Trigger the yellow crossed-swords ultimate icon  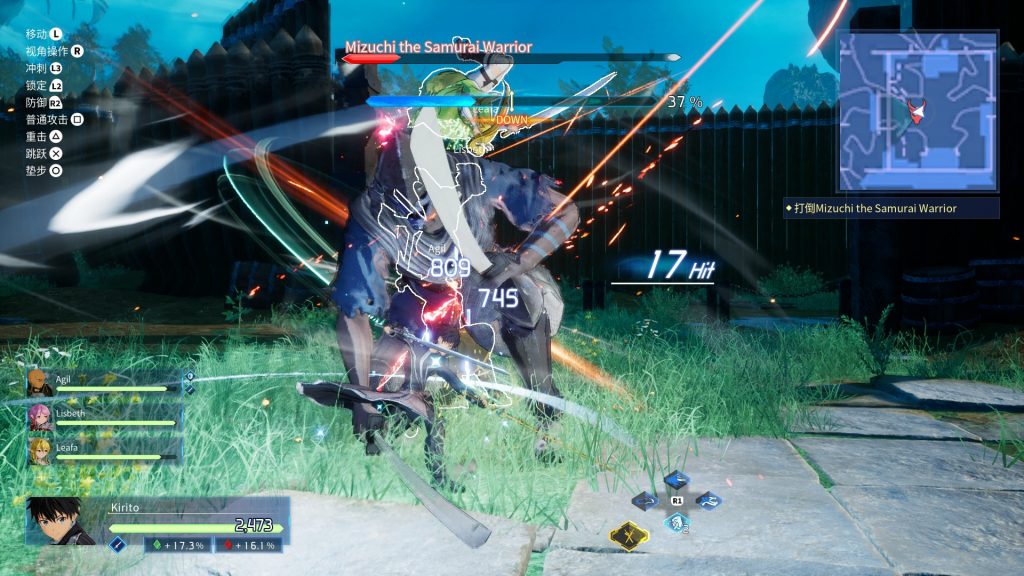[629, 536]
